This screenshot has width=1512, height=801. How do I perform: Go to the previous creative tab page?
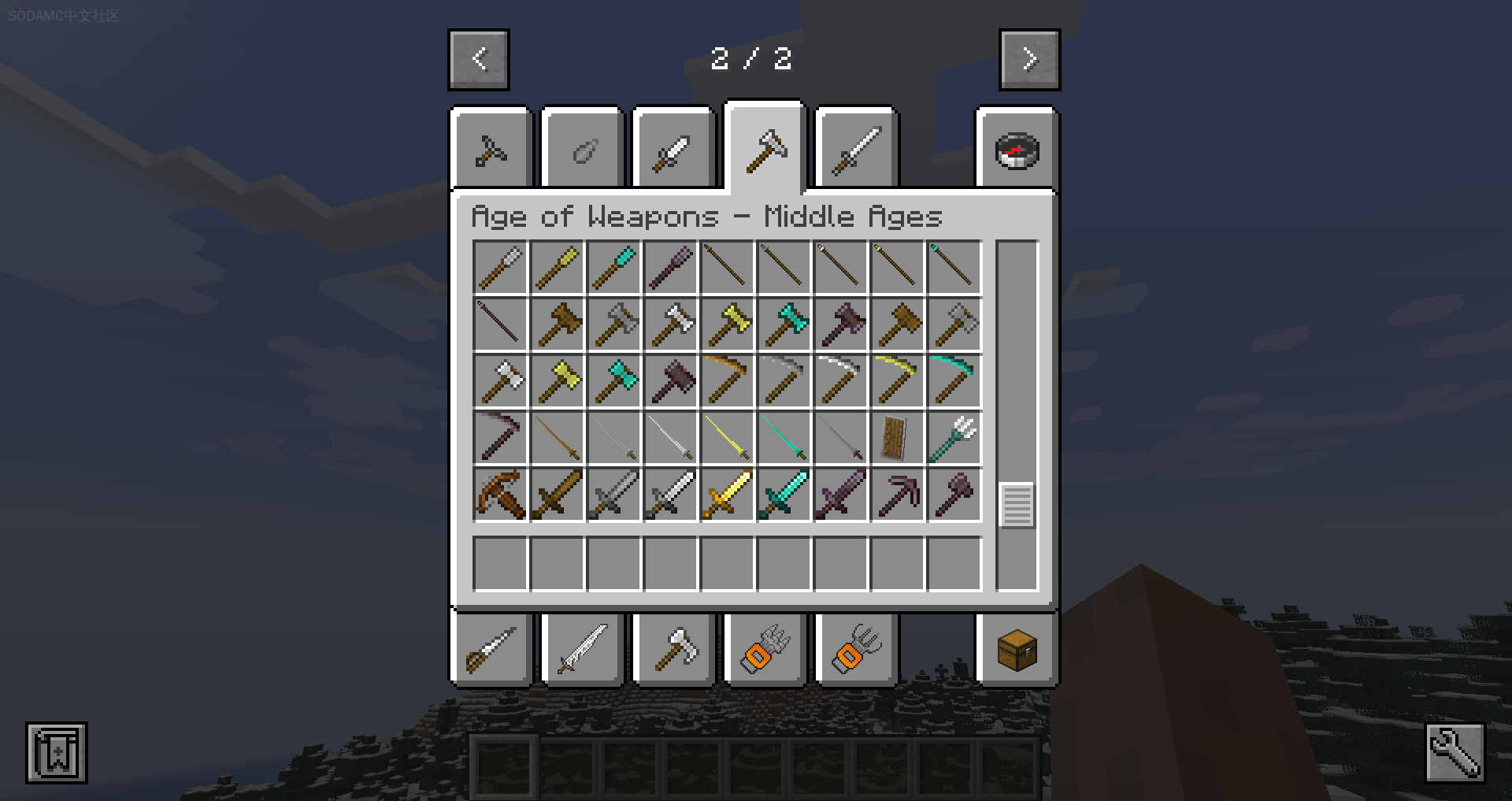pos(479,59)
